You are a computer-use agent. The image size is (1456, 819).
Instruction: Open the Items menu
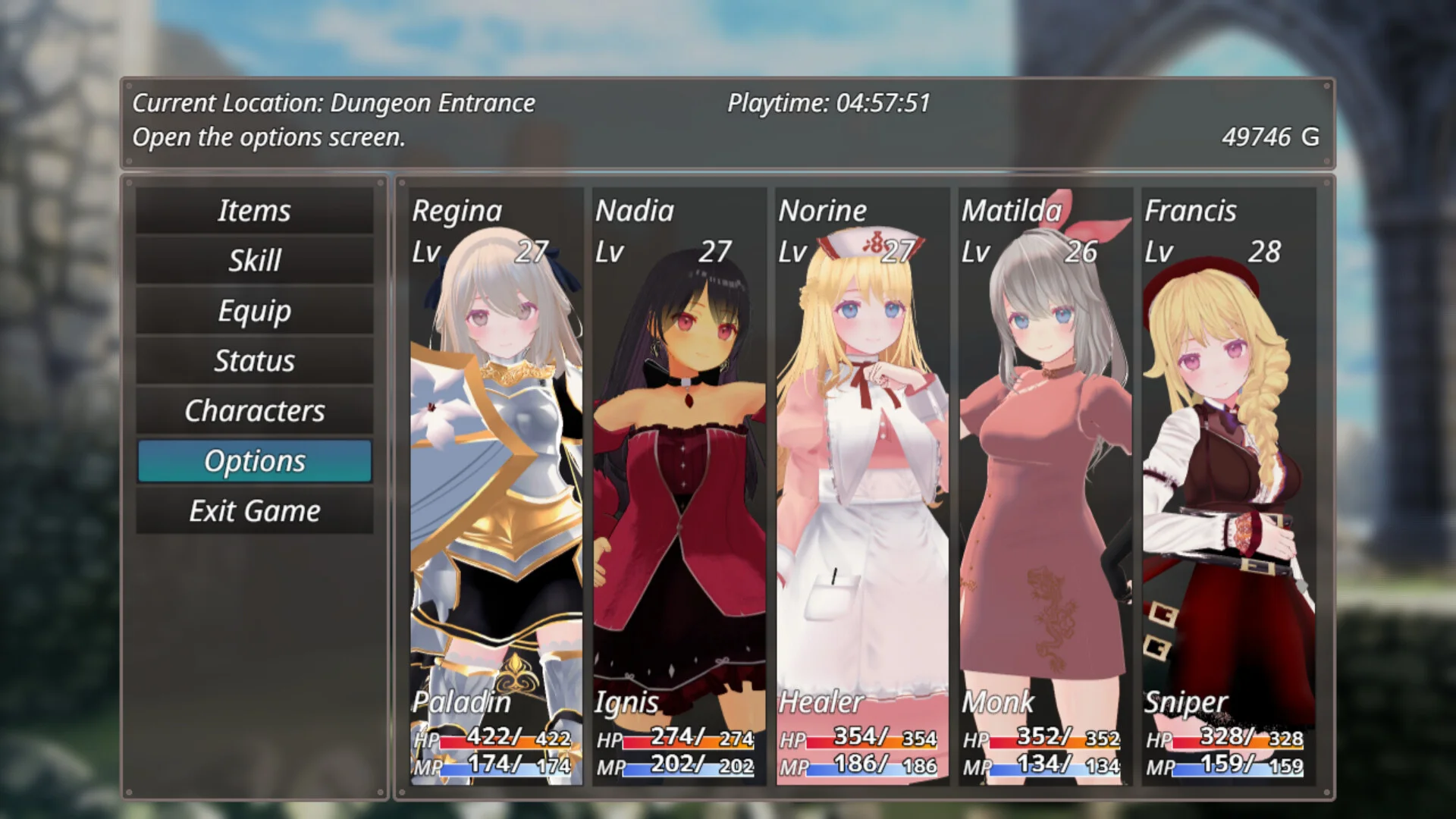[x=254, y=210]
